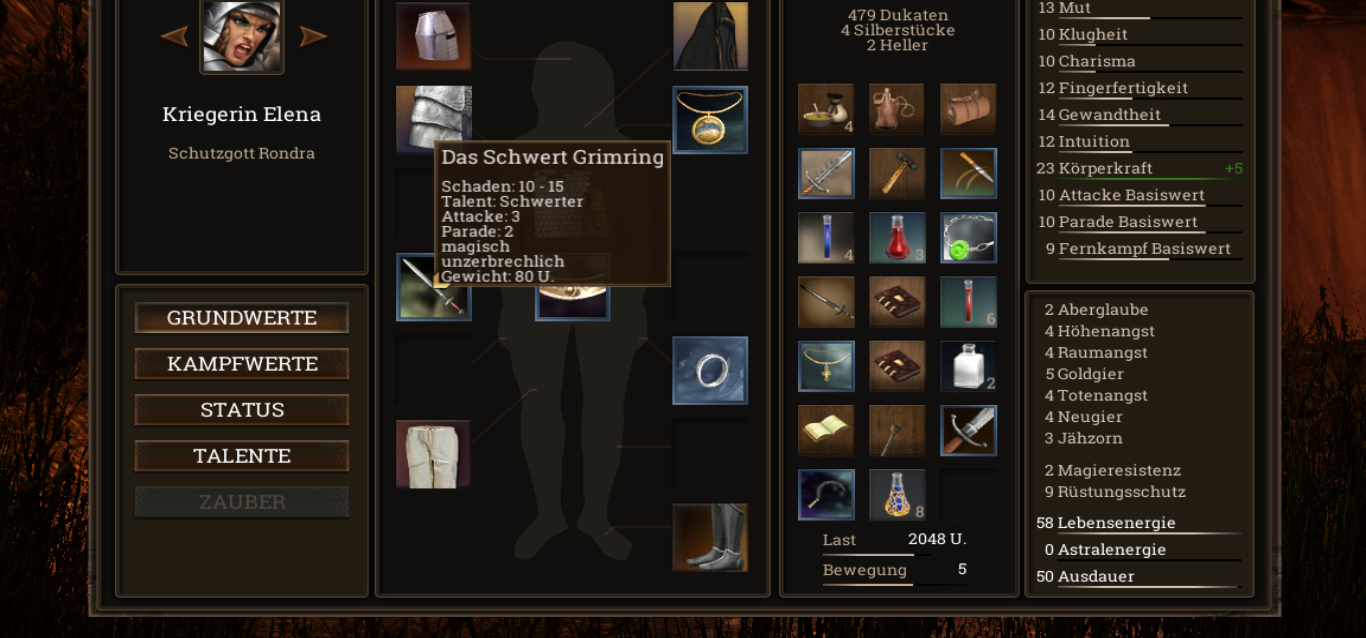Click Kriegerin Elena's portrait

pos(242,36)
